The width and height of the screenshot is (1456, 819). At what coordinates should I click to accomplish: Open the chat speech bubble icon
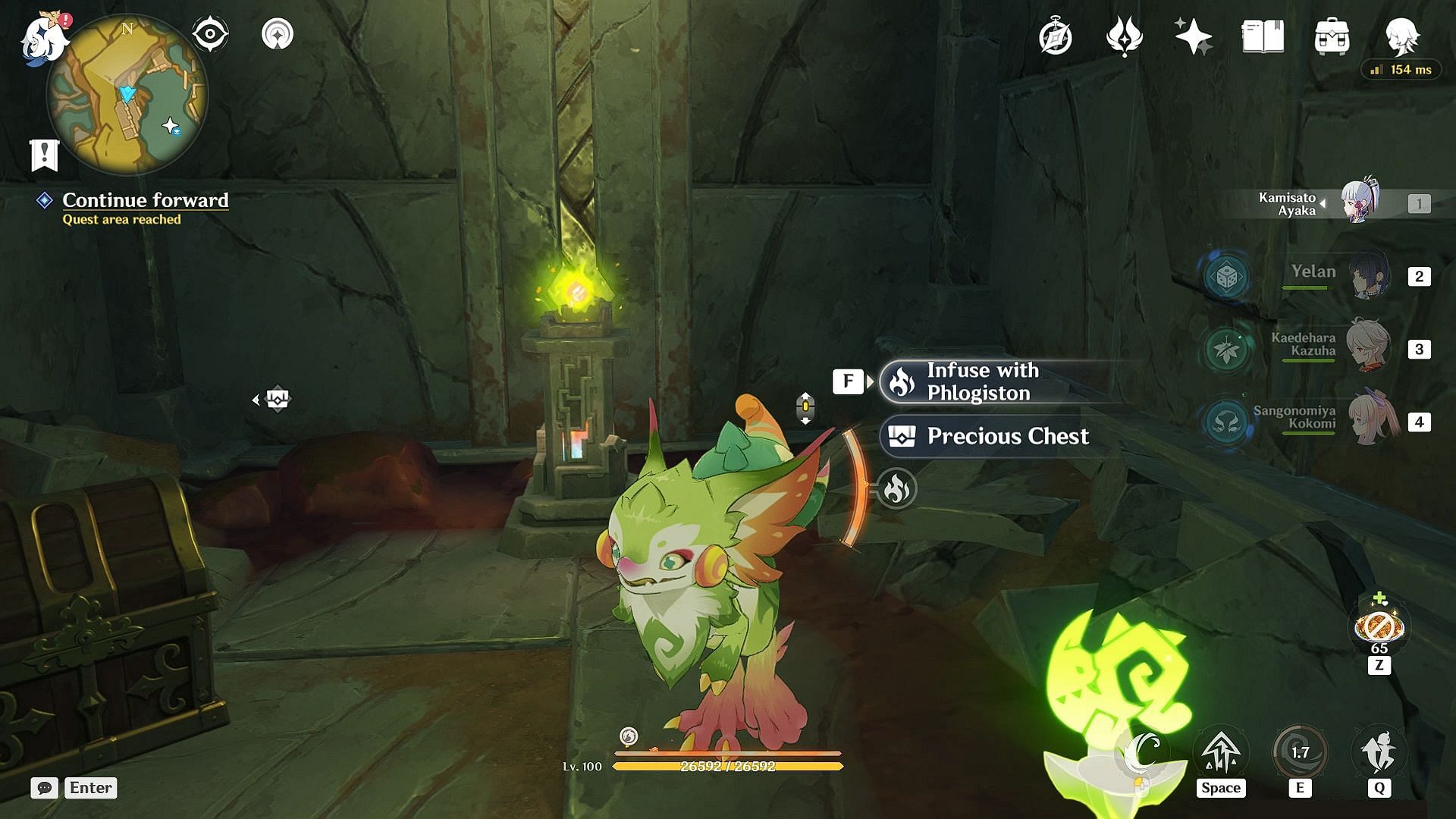tap(44, 788)
